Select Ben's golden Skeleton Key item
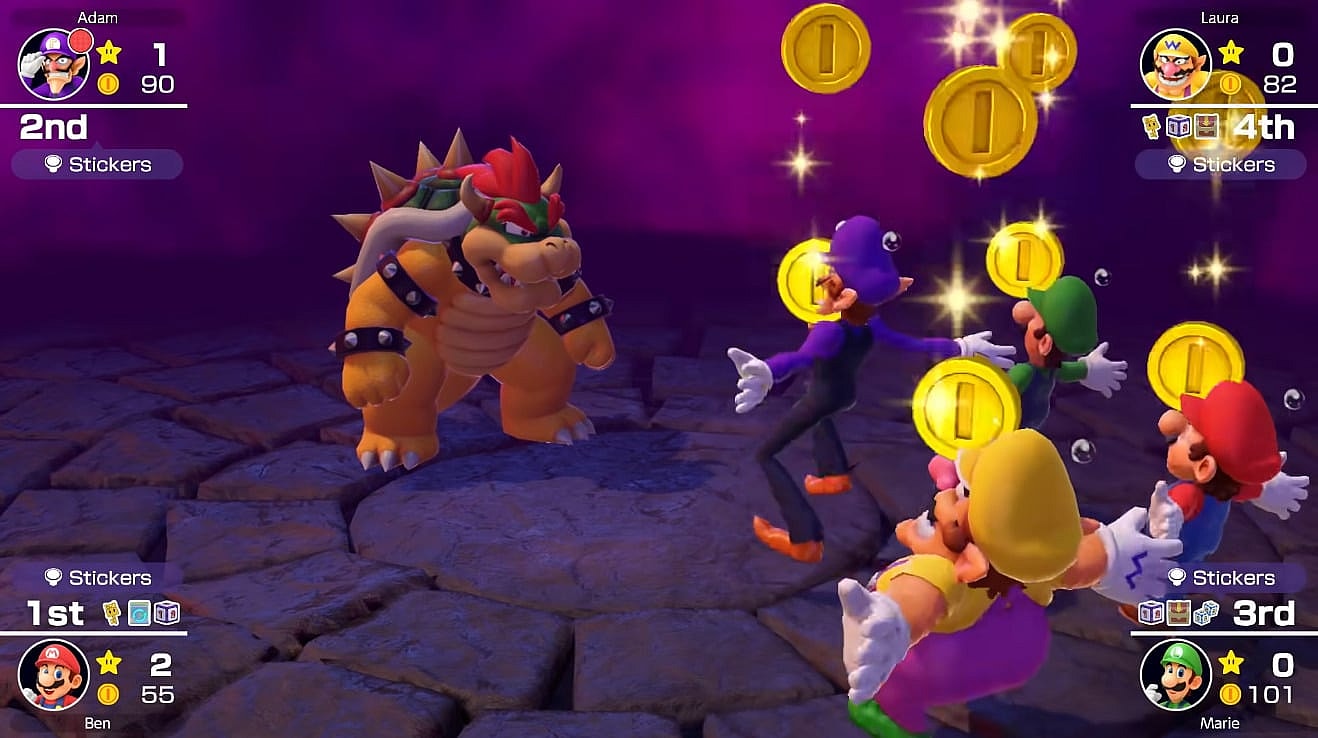The height and width of the screenshot is (738, 1318). (x=112, y=612)
